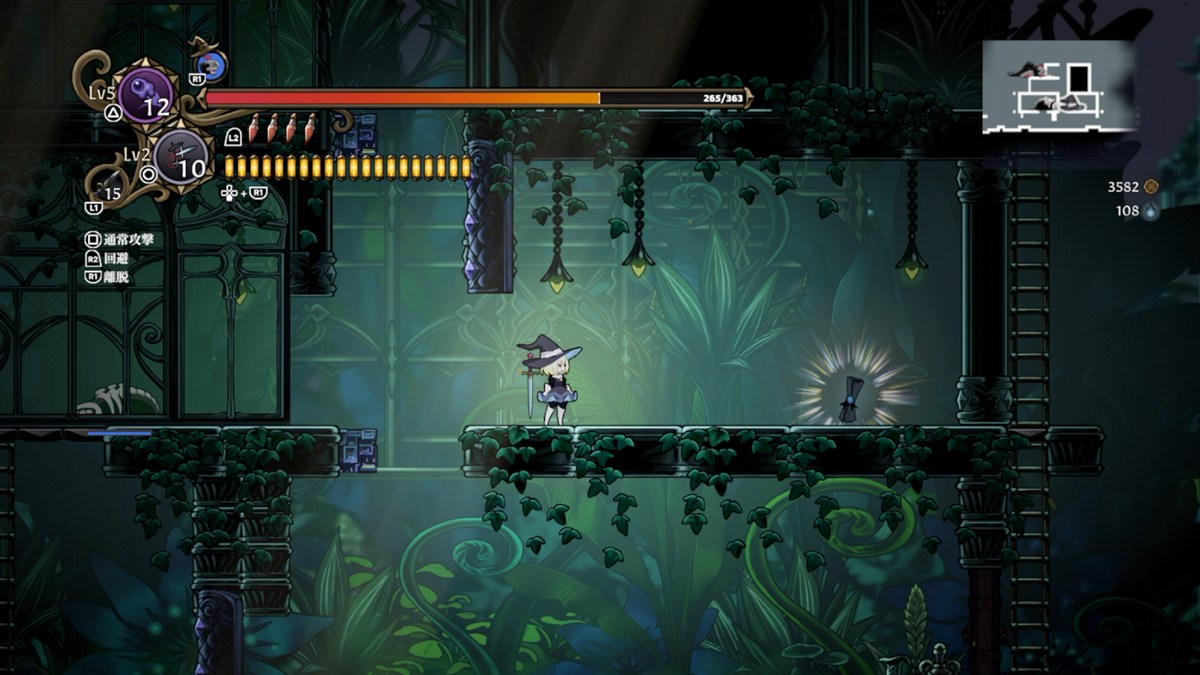
Task: Click the blue flame currency icon
Action: click(1151, 211)
